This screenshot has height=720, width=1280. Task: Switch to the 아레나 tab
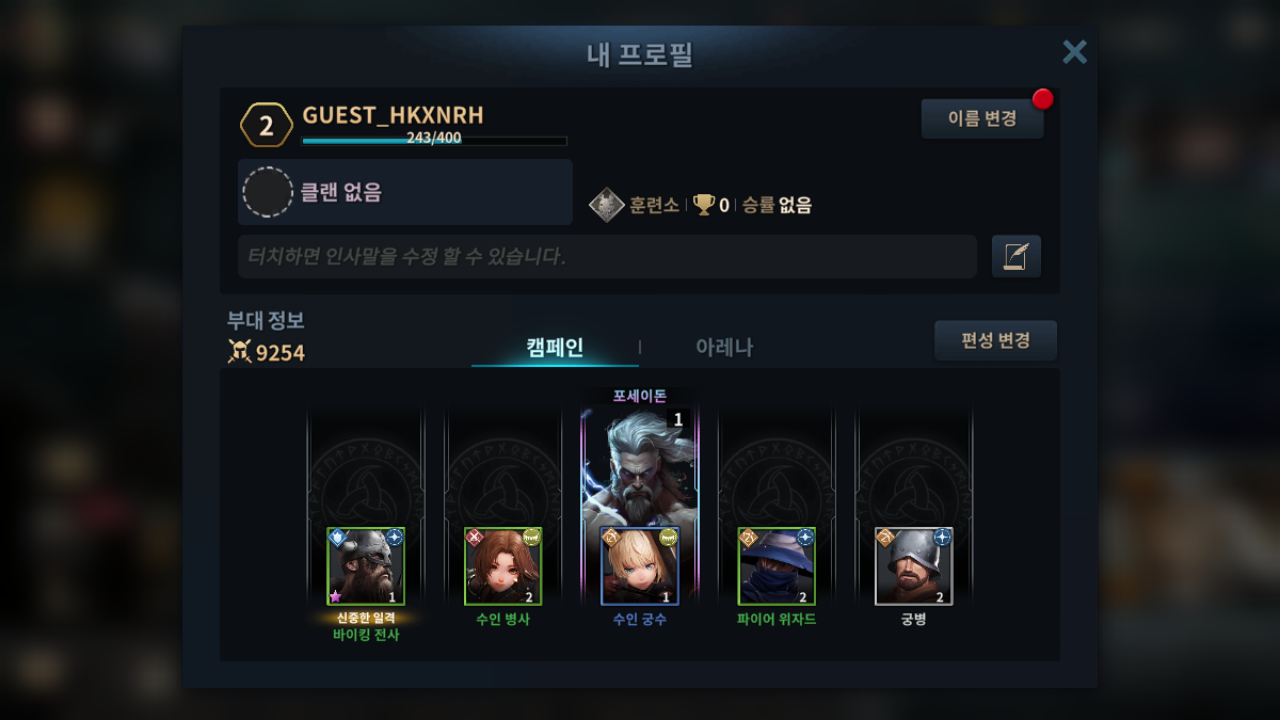tap(724, 347)
